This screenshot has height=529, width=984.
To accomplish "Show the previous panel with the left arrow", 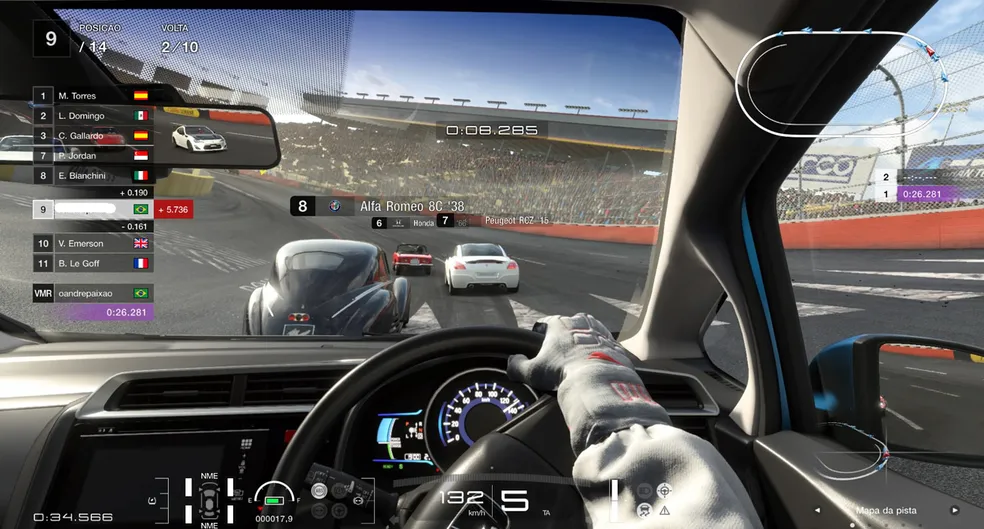I will click(819, 510).
